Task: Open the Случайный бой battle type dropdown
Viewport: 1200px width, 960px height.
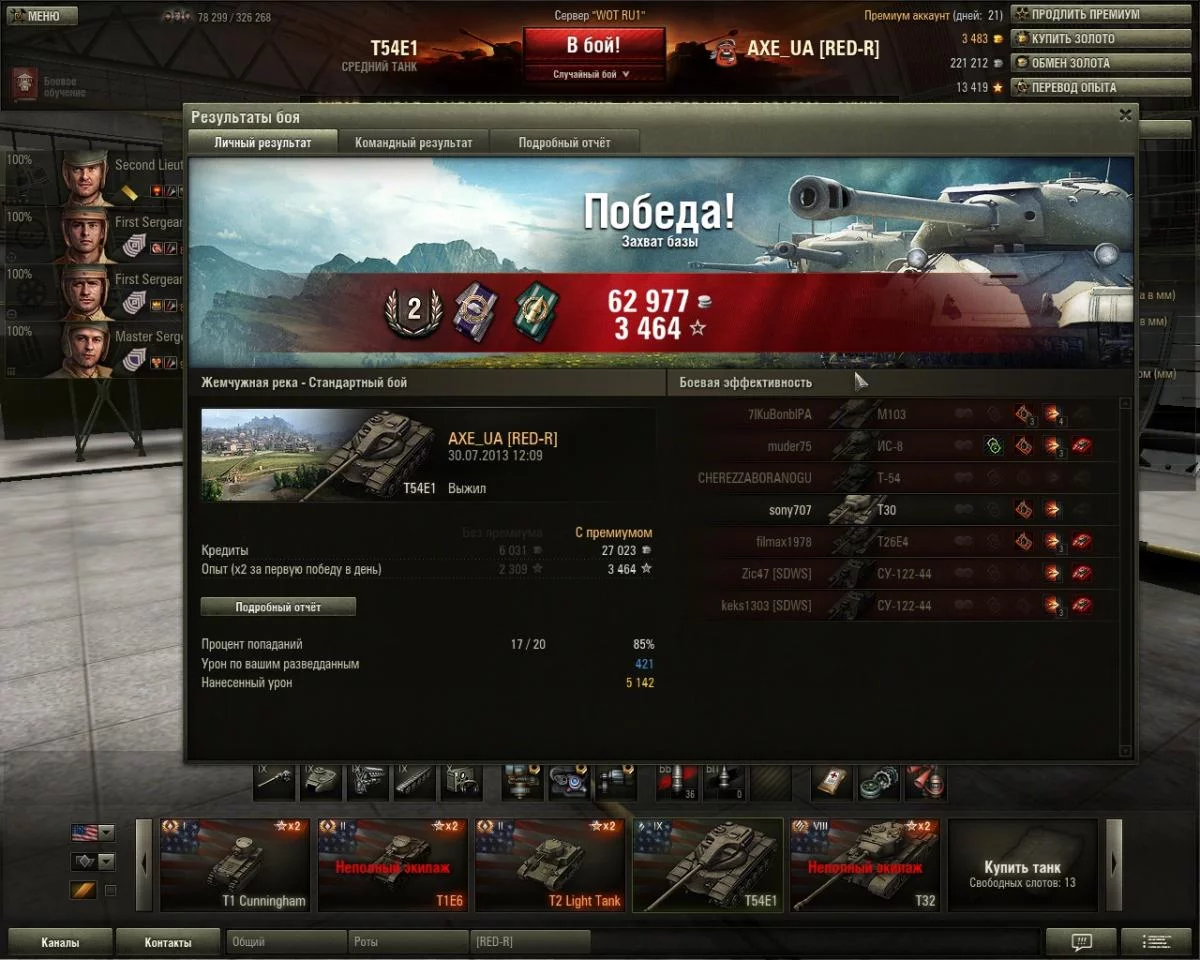Action: [x=593, y=74]
